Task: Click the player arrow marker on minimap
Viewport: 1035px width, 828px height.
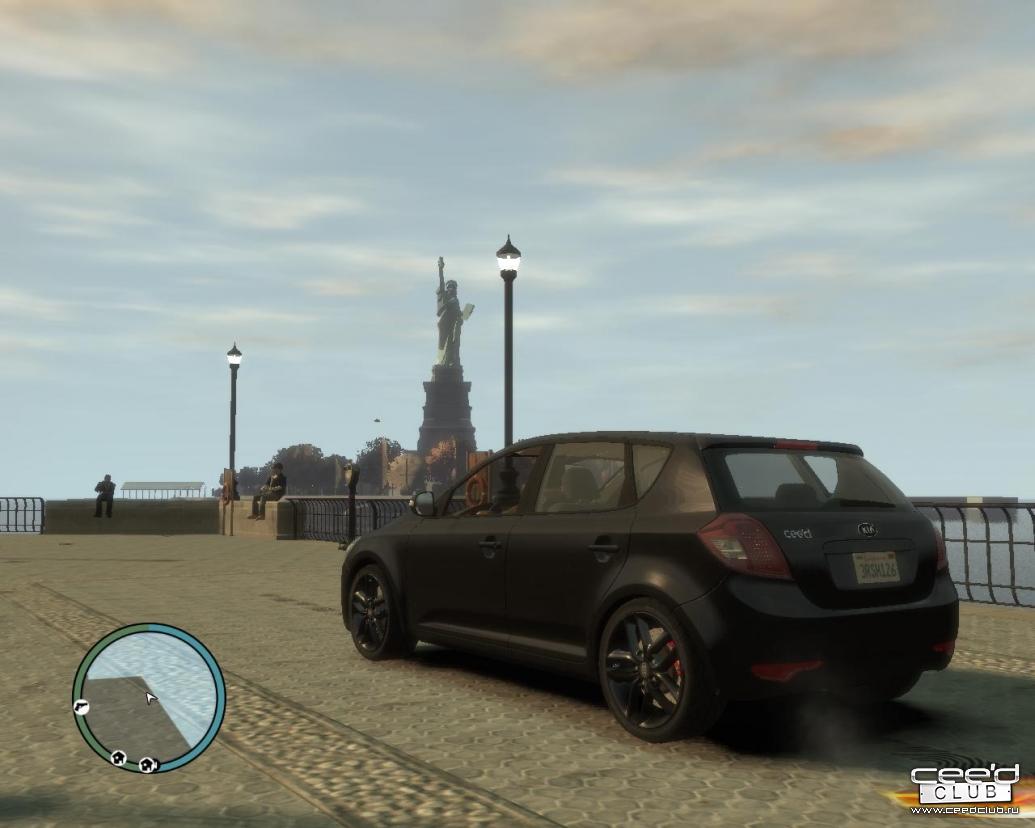Action: (150, 697)
